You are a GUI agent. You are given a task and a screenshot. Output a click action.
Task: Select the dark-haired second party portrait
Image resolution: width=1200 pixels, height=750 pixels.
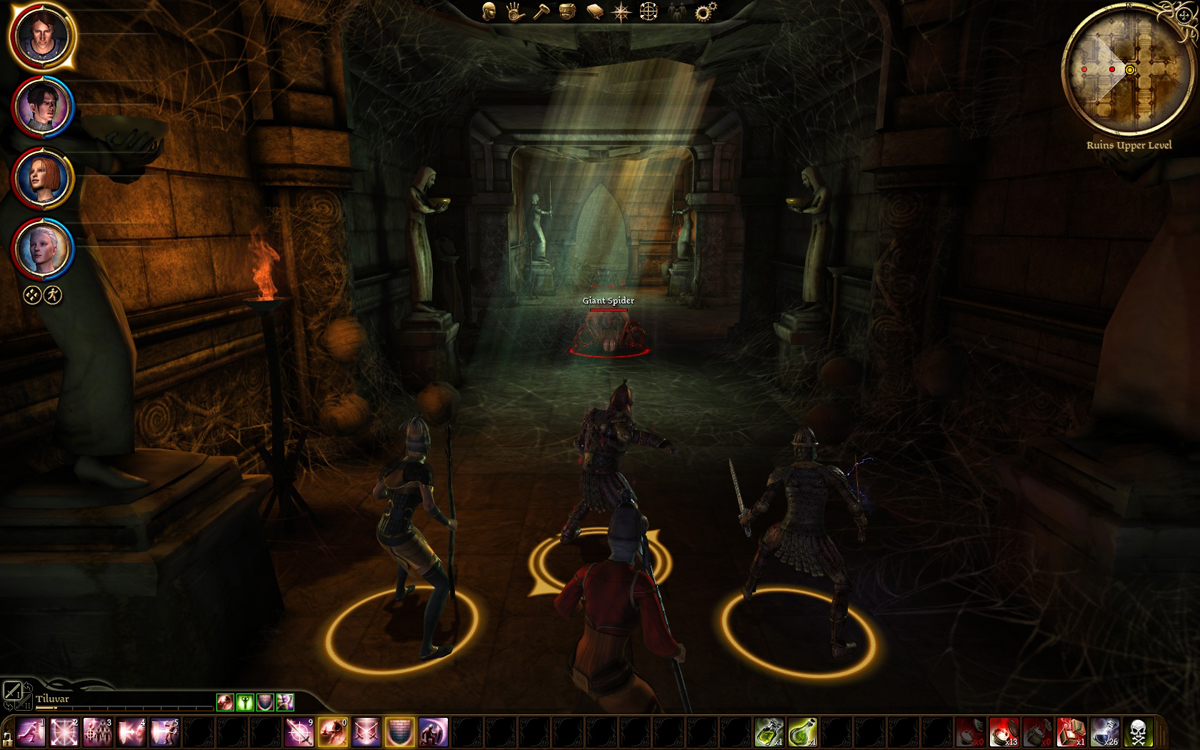tap(43, 105)
